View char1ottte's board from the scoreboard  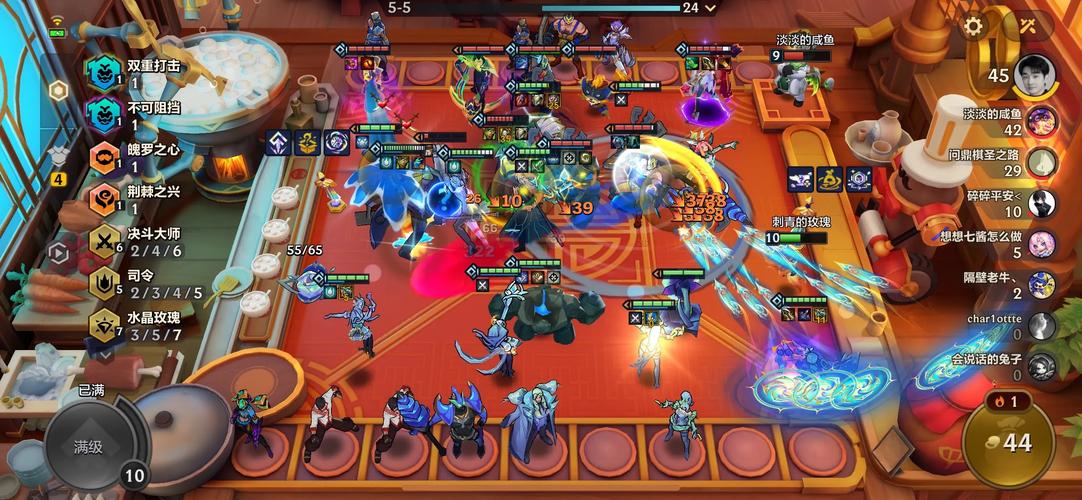tap(1041, 326)
